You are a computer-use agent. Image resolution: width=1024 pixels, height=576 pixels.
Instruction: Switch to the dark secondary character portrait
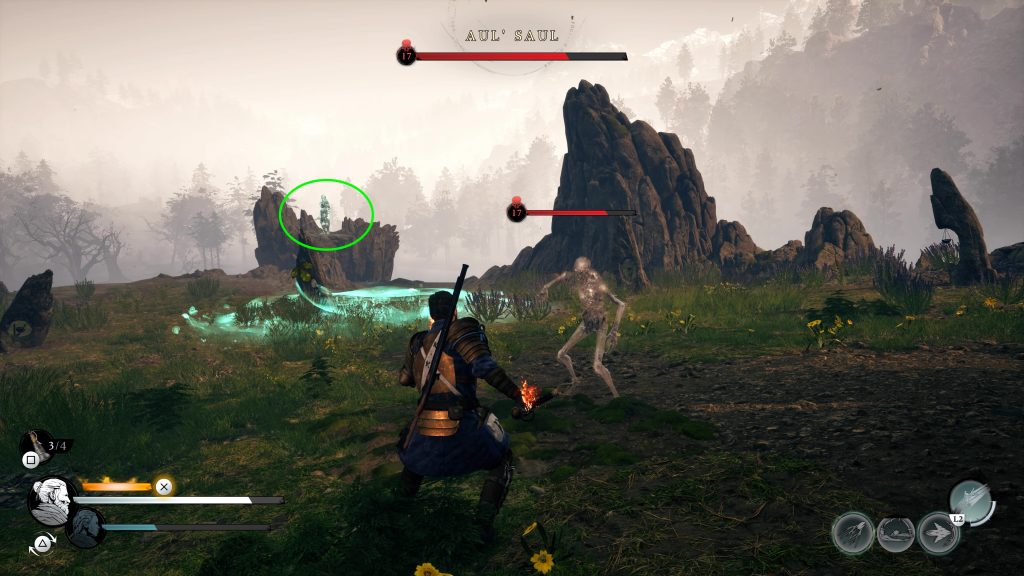(x=86, y=527)
